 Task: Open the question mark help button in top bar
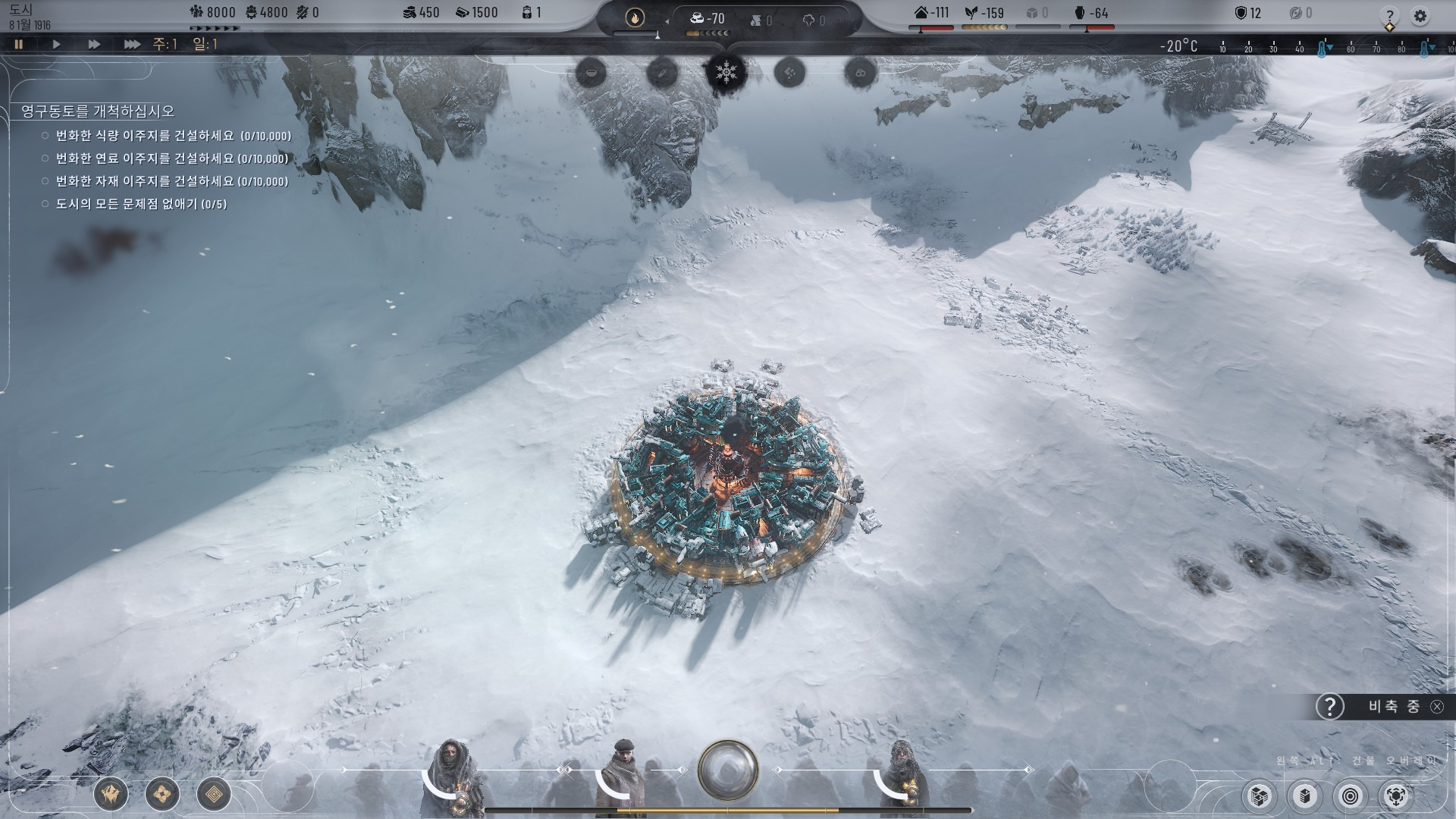point(1389,16)
